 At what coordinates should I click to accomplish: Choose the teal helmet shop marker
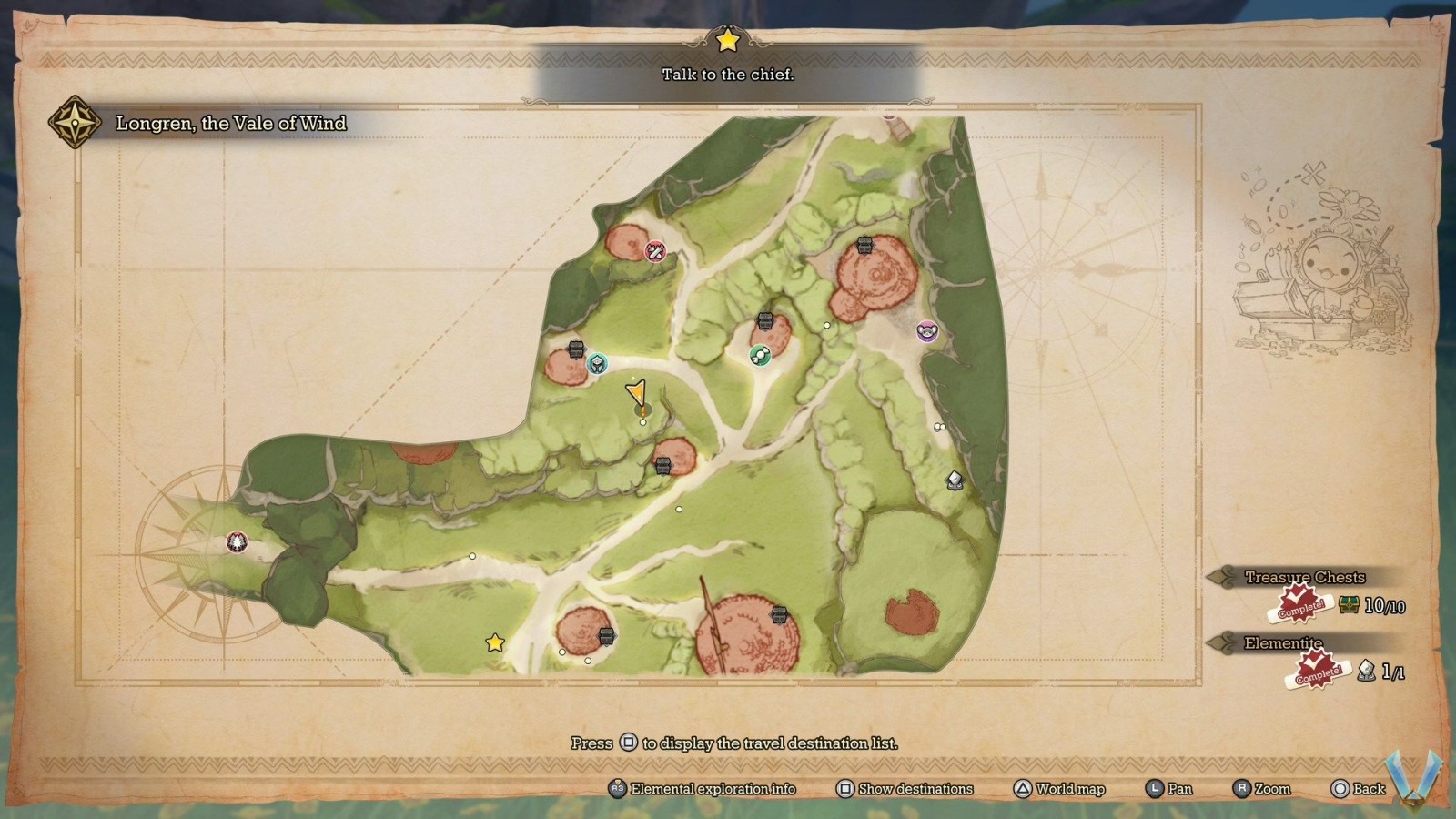point(597,364)
